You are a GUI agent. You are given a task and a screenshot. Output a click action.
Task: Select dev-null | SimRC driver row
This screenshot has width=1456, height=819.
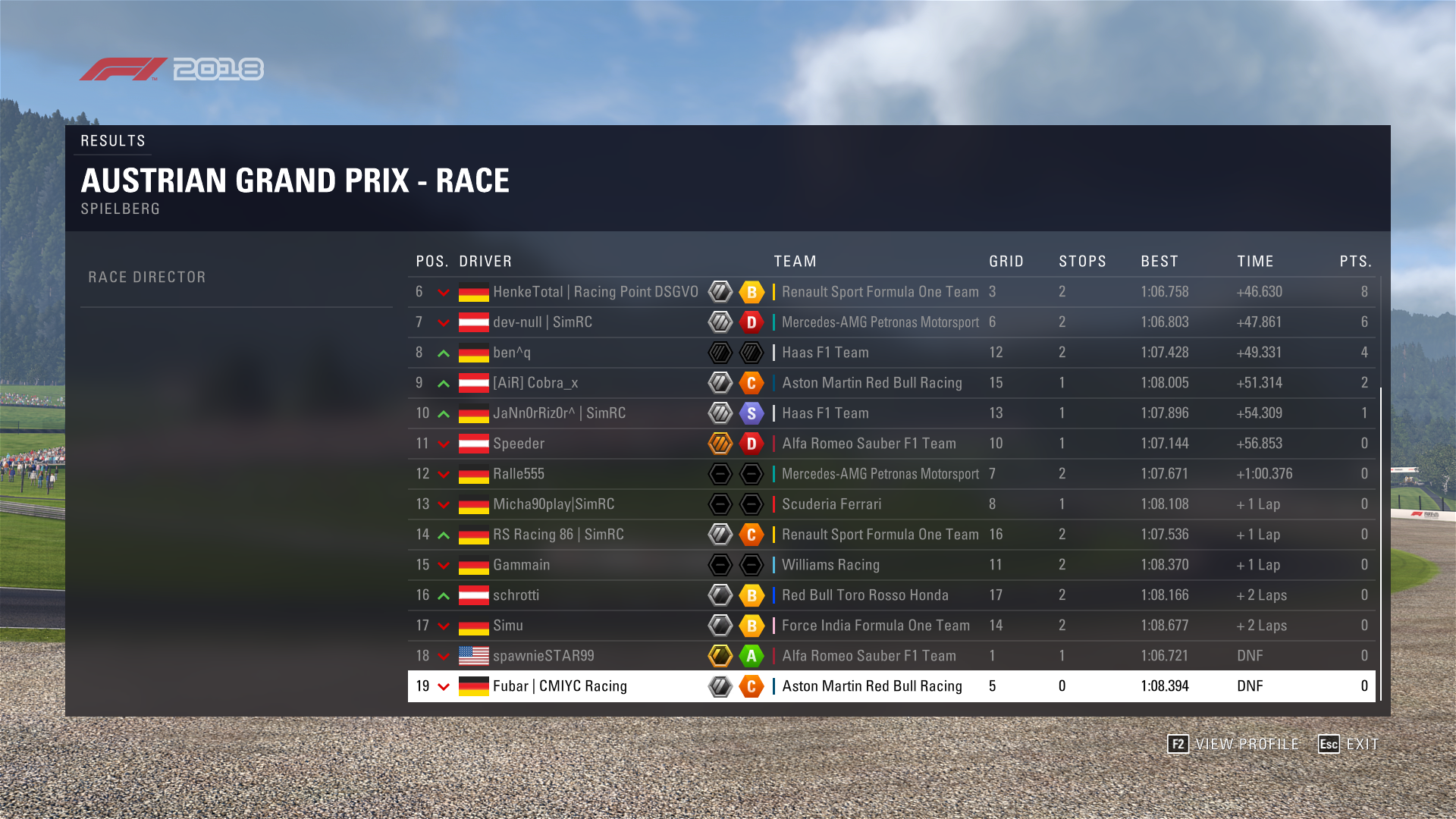(542, 322)
